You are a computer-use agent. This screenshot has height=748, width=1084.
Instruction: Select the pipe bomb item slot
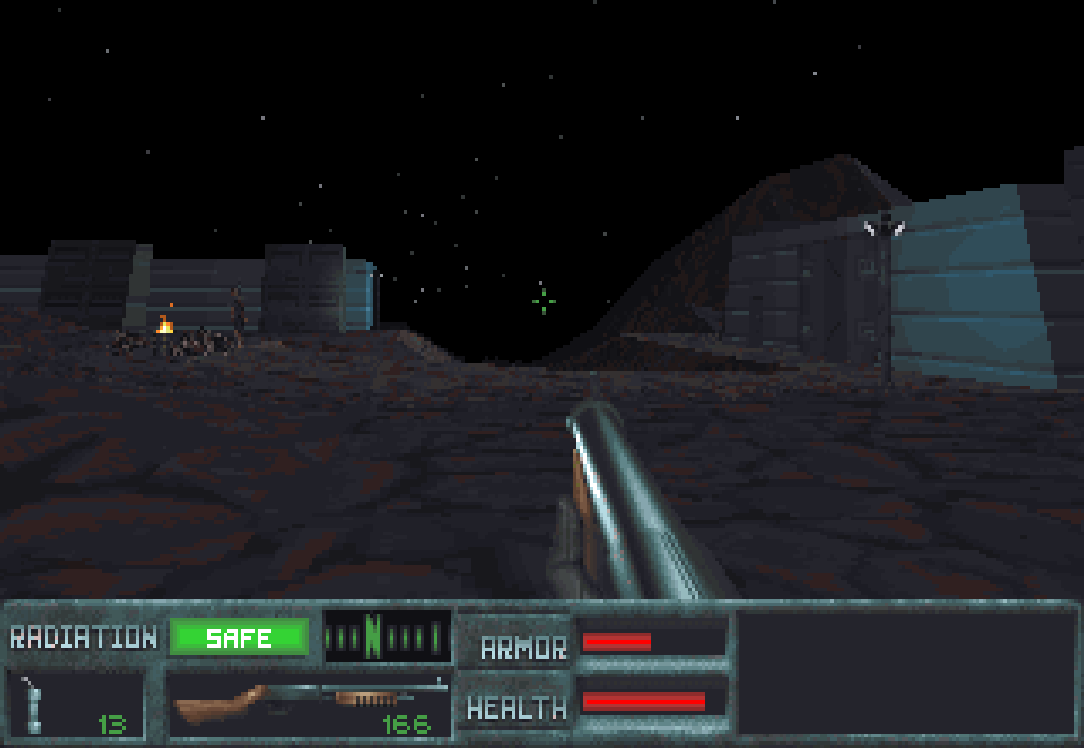pos(76,704)
